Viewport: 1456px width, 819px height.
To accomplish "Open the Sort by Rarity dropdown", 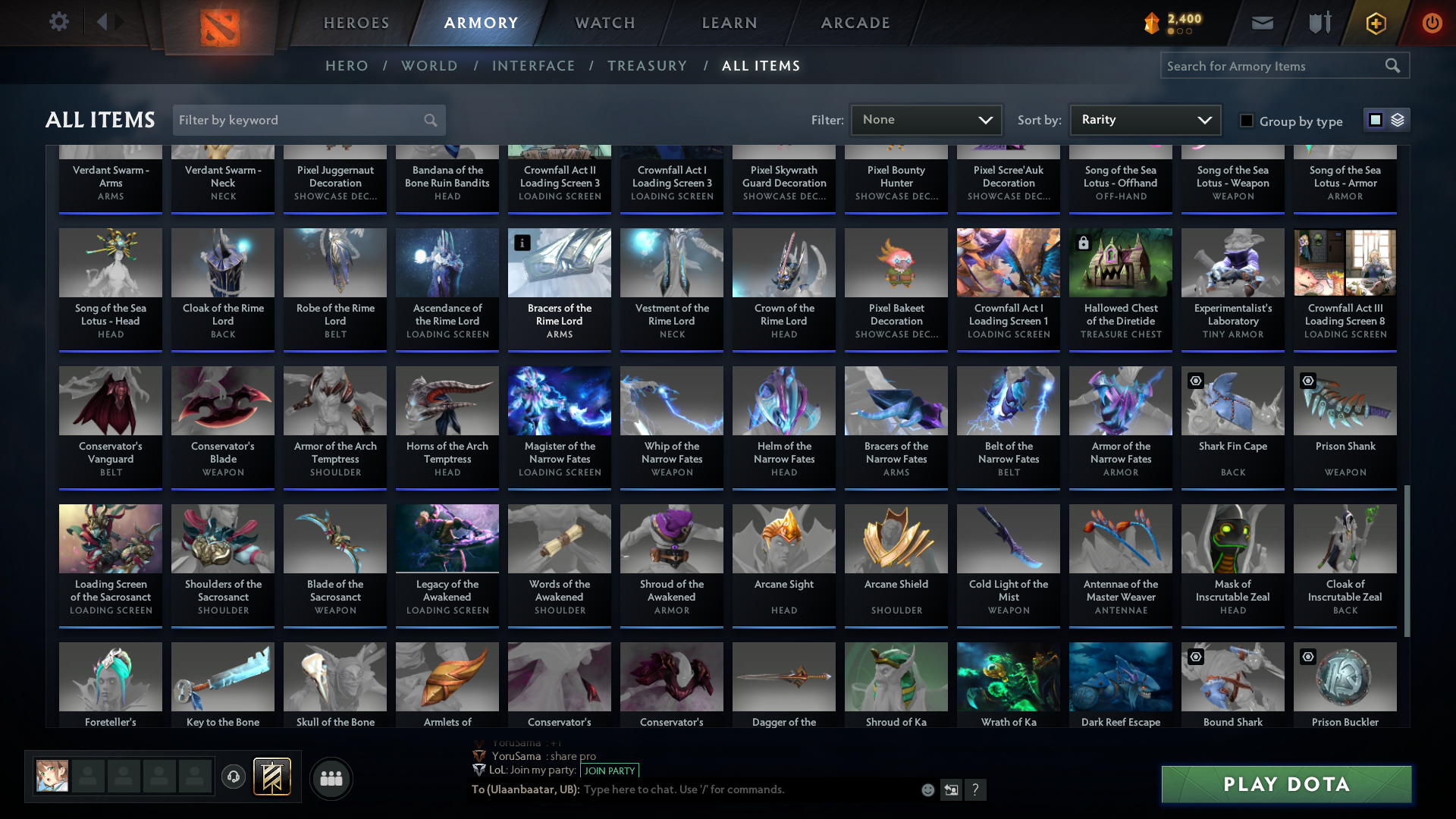I will [1144, 119].
